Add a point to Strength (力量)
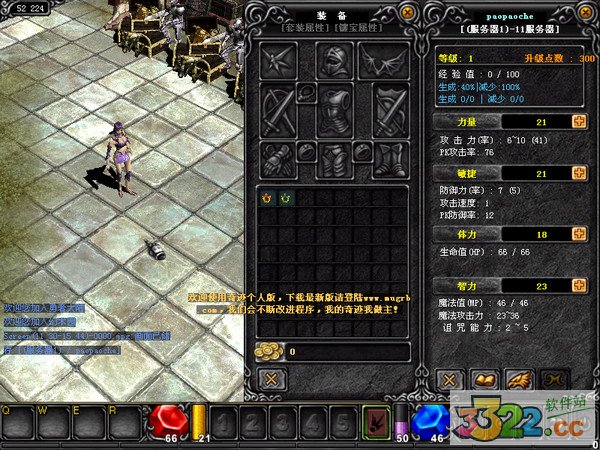Image resolution: width=600 pixels, height=450 pixels. click(x=579, y=122)
